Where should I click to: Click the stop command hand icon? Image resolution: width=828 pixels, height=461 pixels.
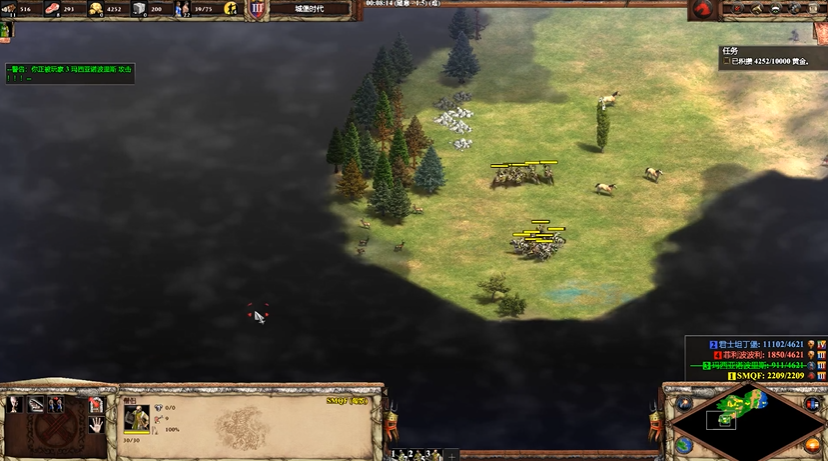pyautogui.click(x=97, y=423)
